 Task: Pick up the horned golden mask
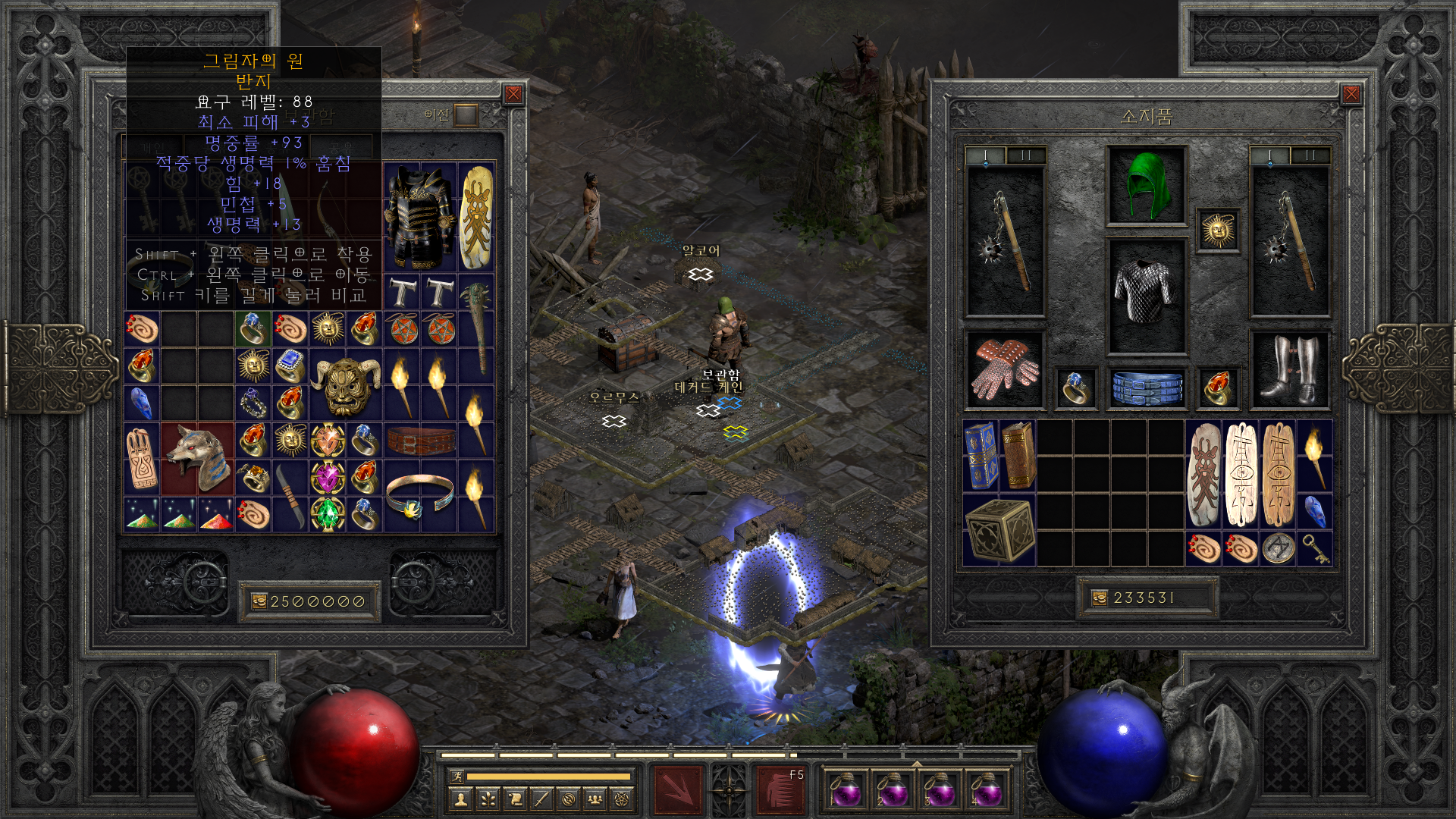(x=346, y=384)
